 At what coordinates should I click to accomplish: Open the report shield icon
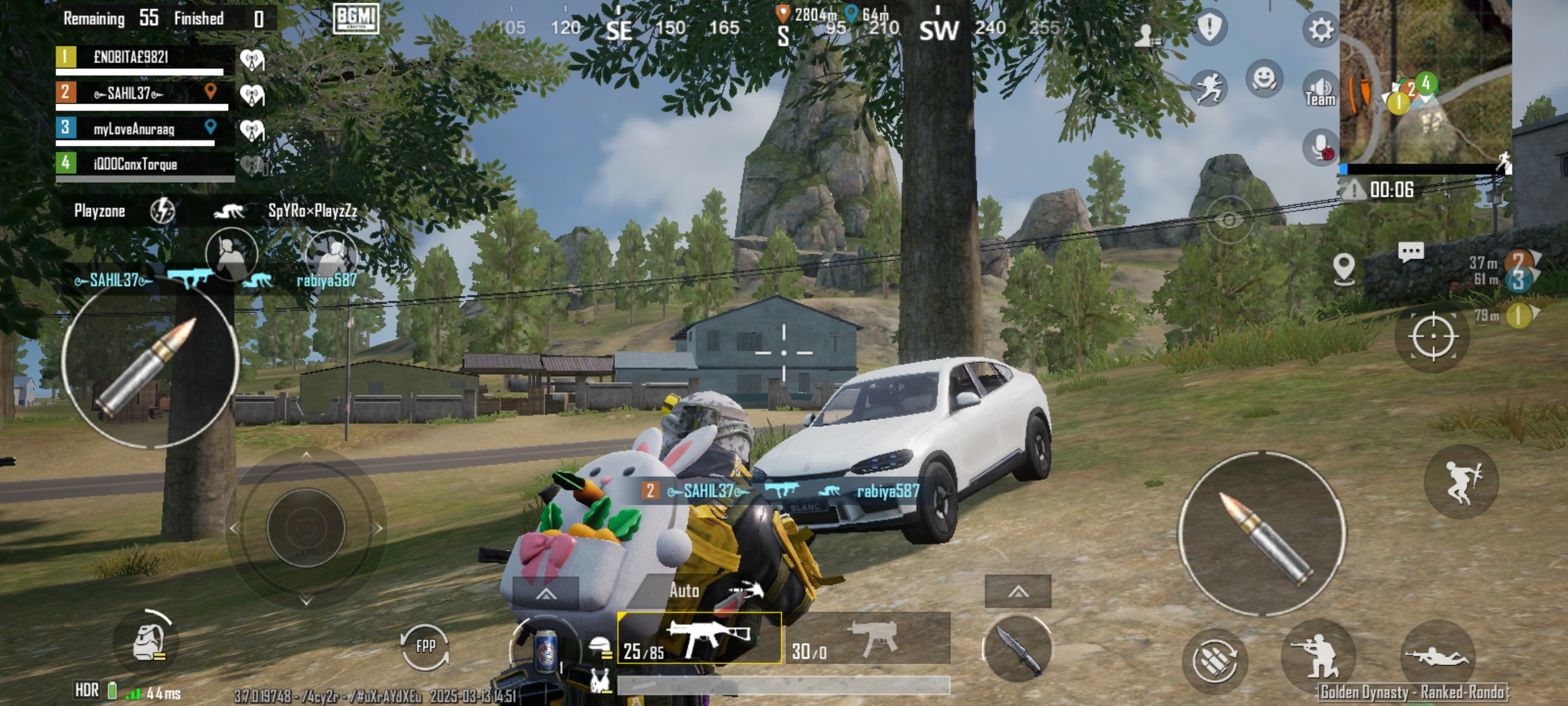(1209, 27)
